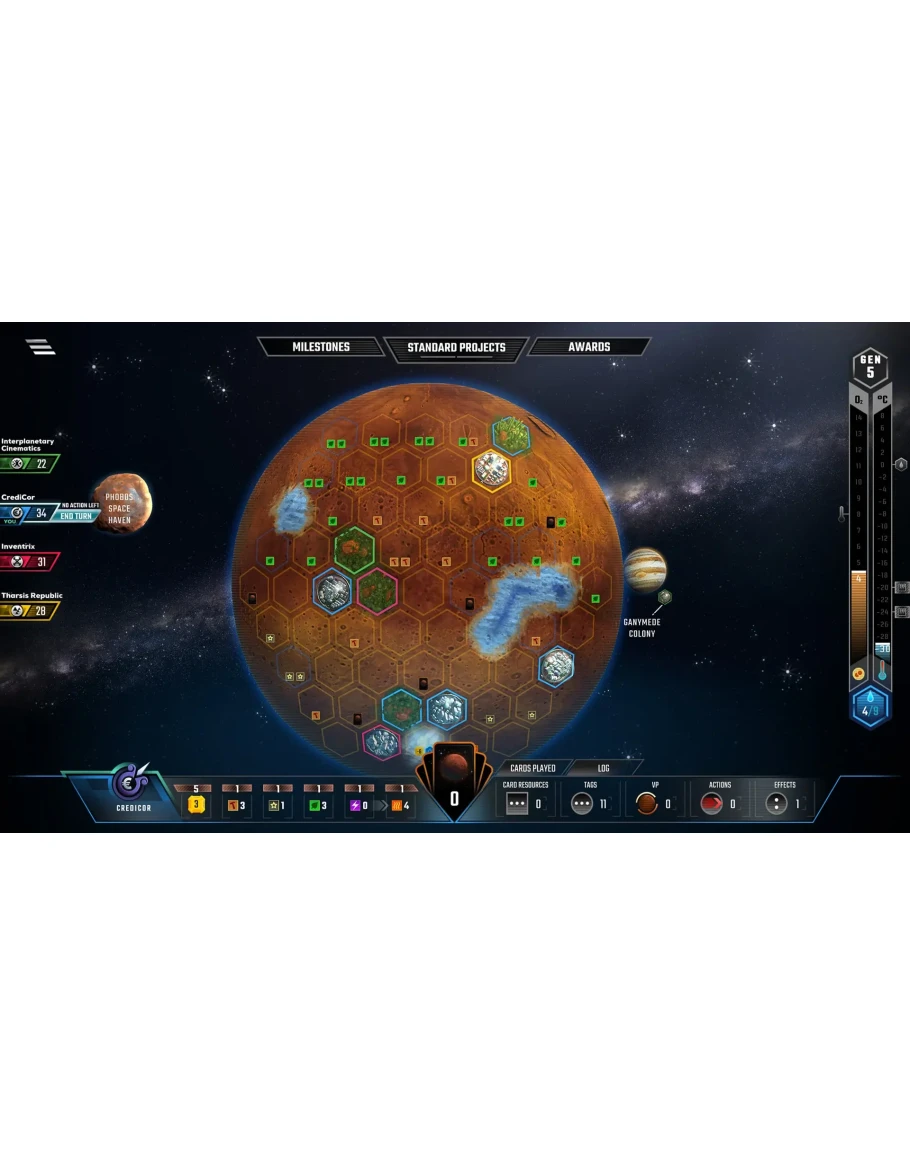Select the Phobos Space Haven tile
Screen dimensions: 910x1155
[x=122, y=502]
